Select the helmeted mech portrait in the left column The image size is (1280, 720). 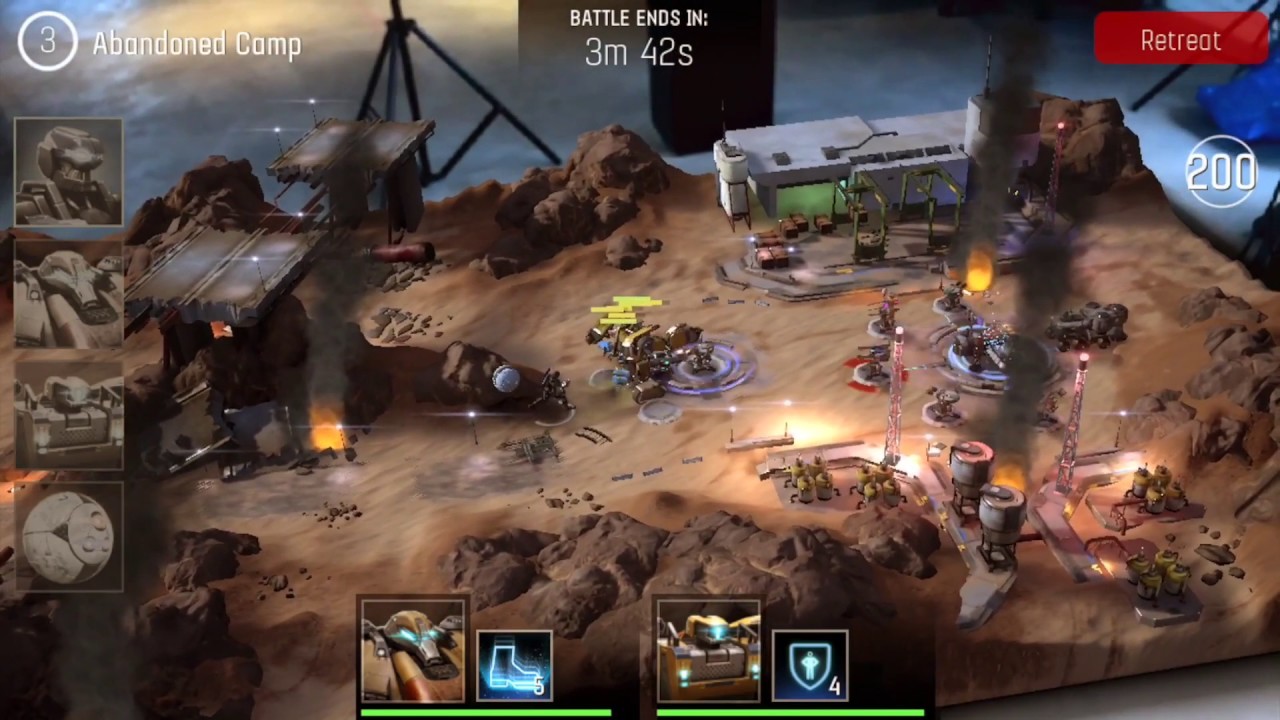69,172
